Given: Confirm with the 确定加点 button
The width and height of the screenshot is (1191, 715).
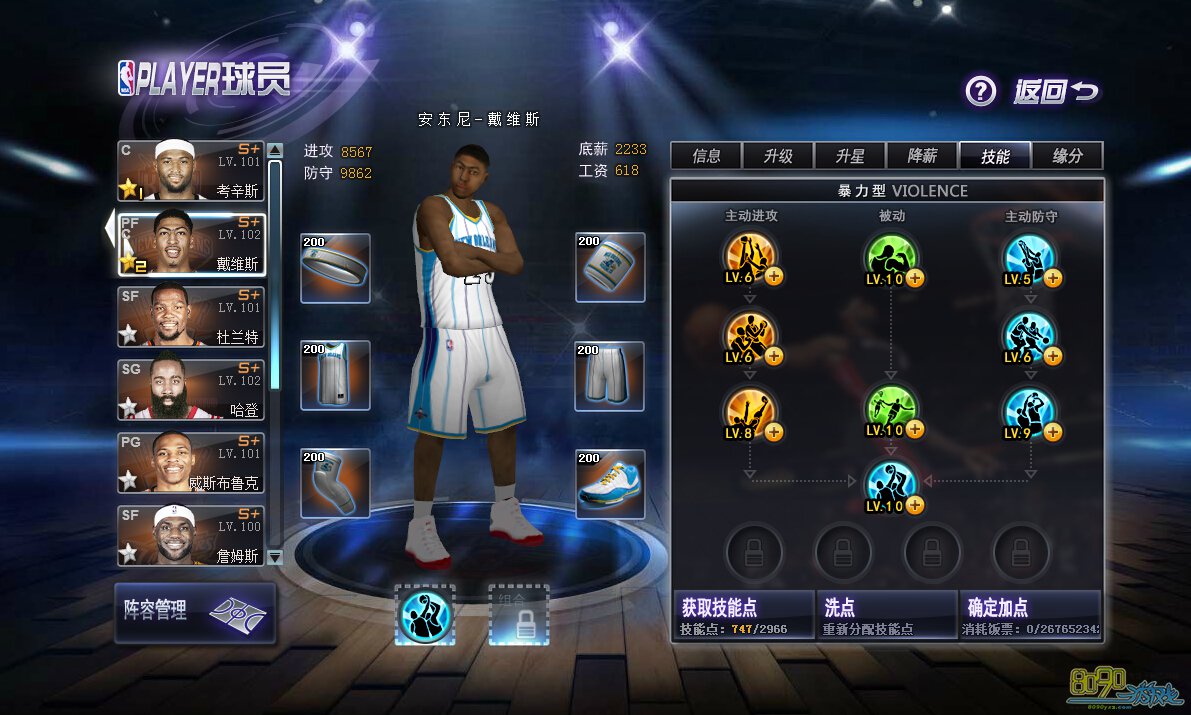Looking at the screenshot, I should [x=1031, y=615].
